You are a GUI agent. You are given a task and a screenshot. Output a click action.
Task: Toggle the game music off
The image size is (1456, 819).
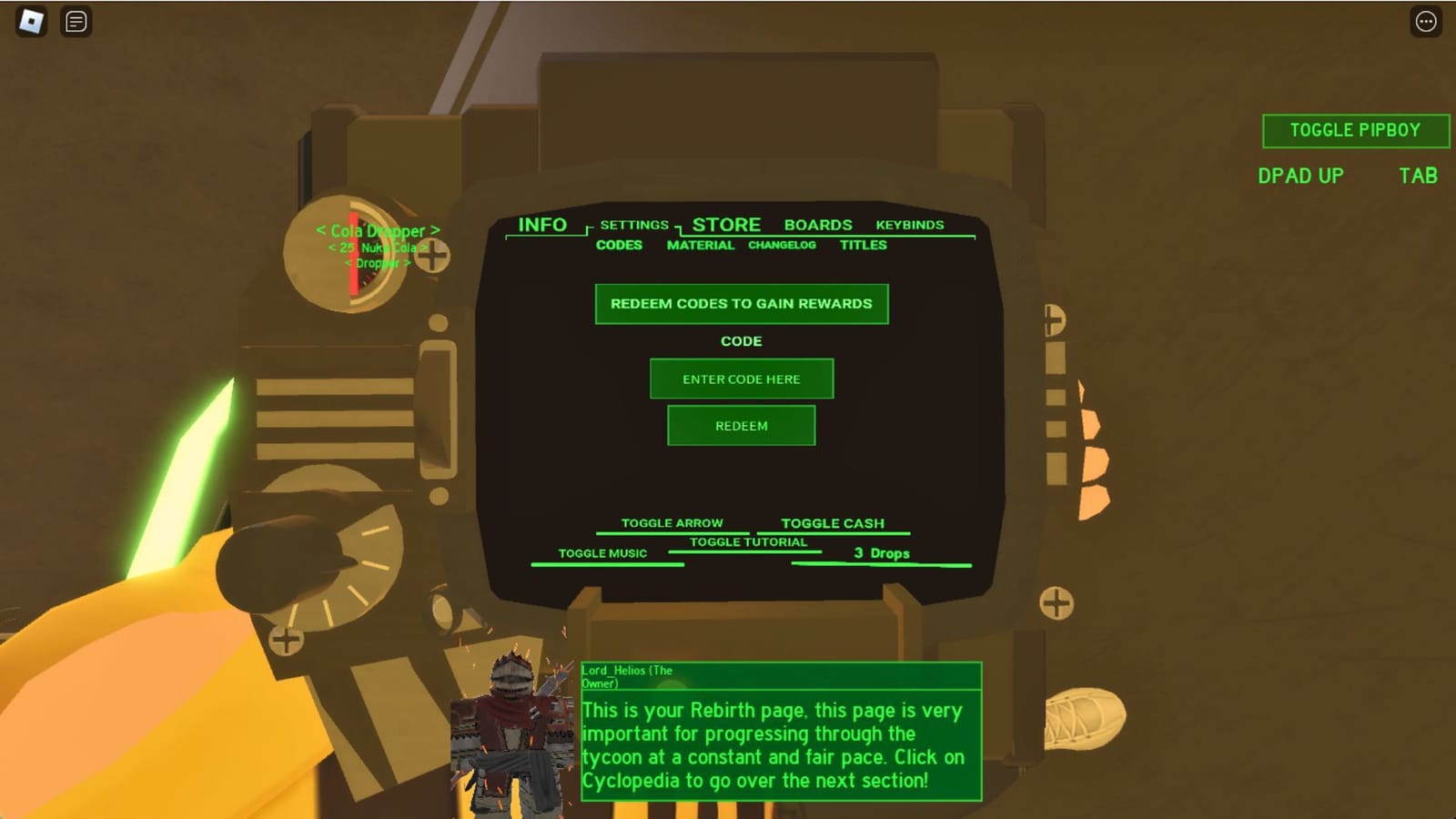603,552
